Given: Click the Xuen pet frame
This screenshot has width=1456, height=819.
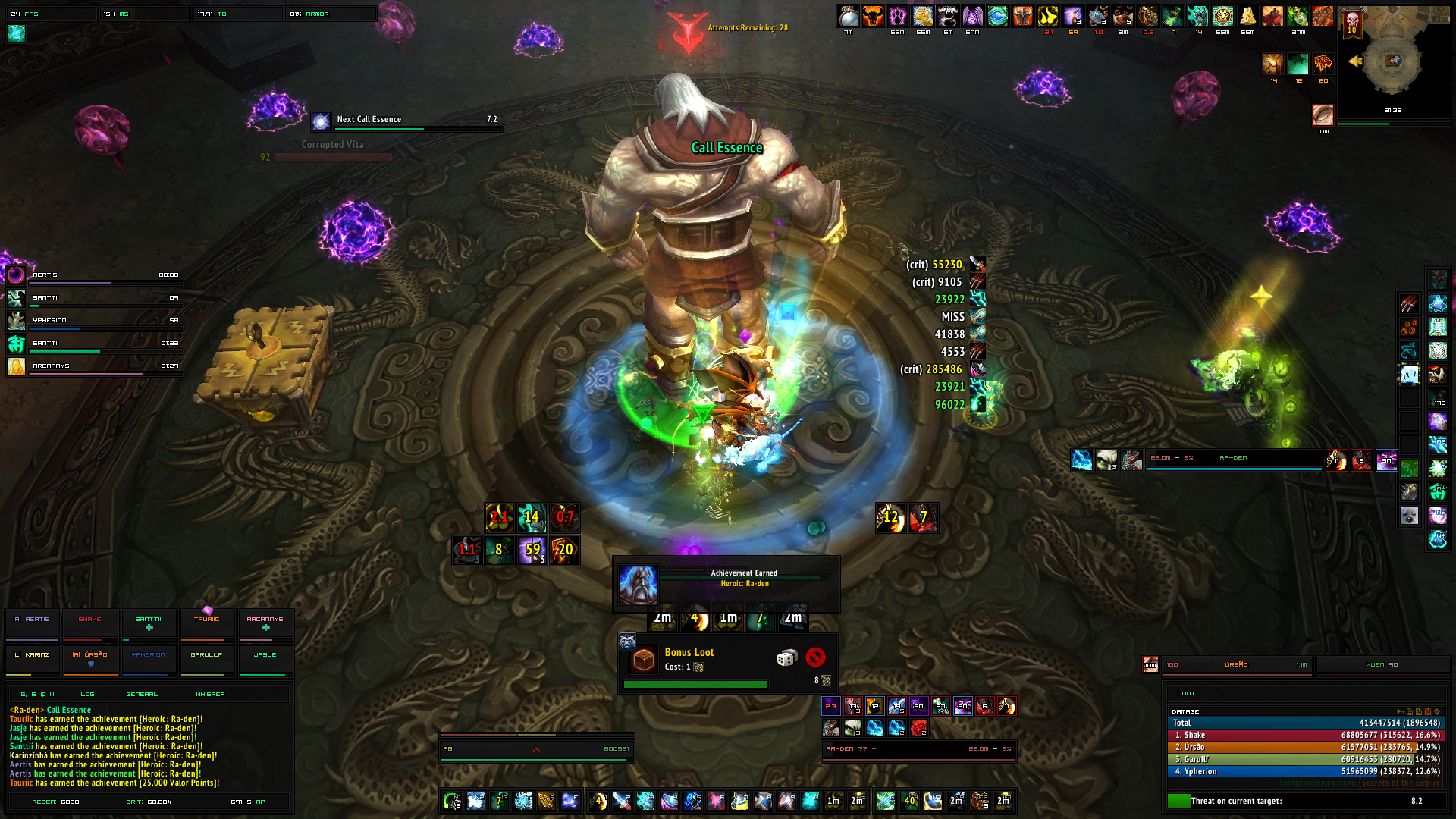Looking at the screenshot, I should tap(1382, 665).
